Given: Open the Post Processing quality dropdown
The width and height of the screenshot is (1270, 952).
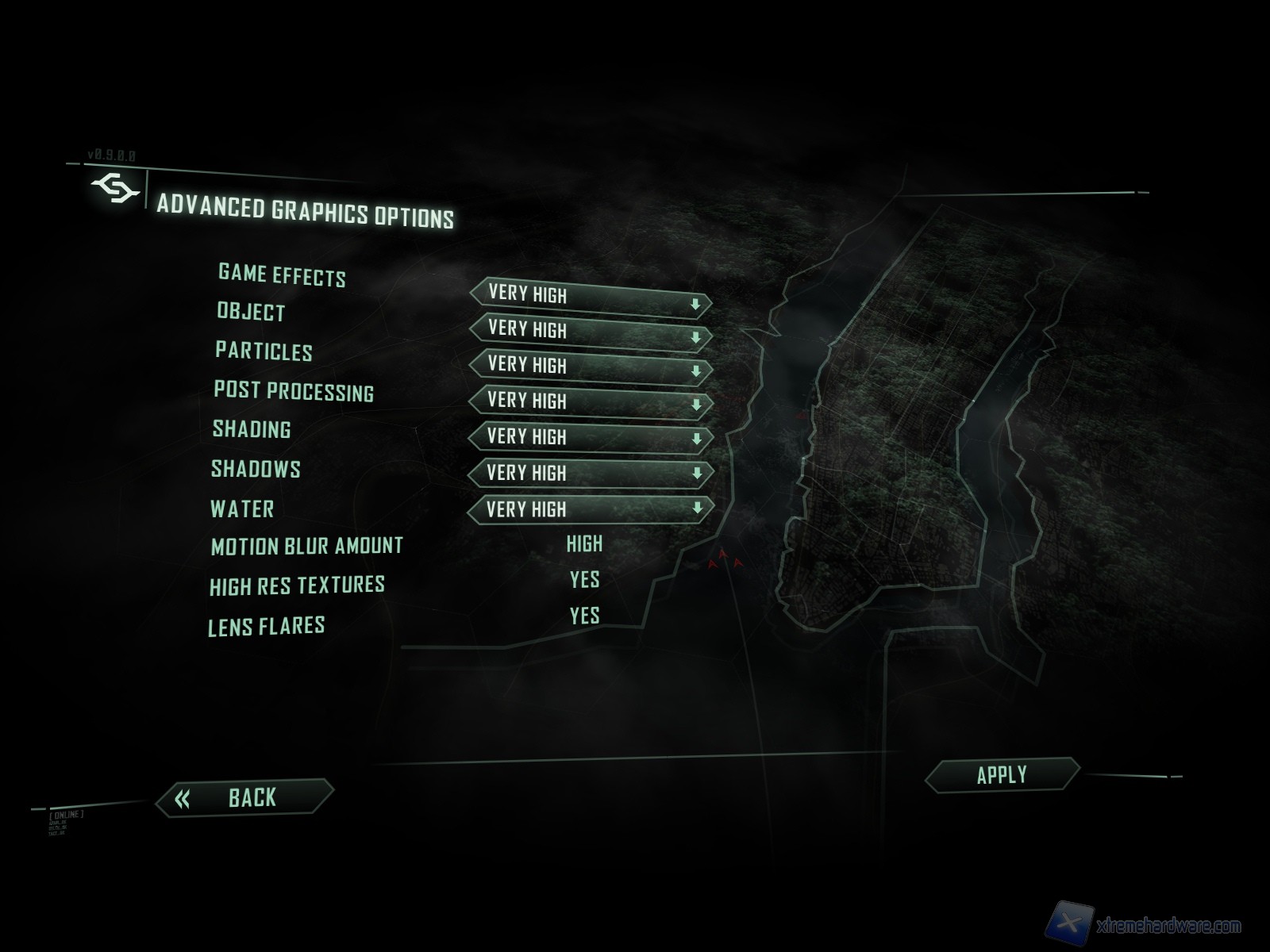Looking at the screenshot, I should 591,403.
